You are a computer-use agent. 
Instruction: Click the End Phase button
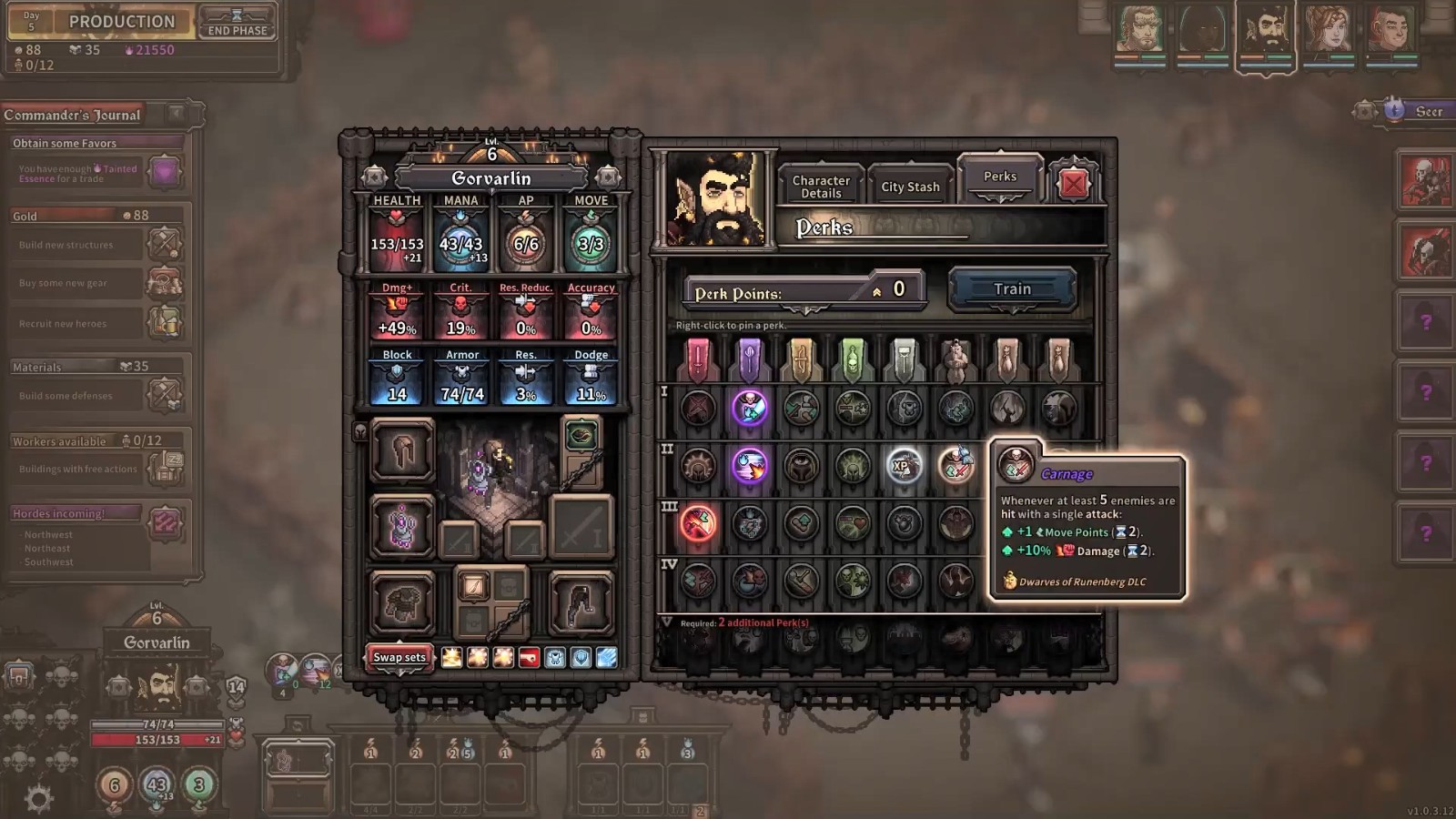pos(237,23)
